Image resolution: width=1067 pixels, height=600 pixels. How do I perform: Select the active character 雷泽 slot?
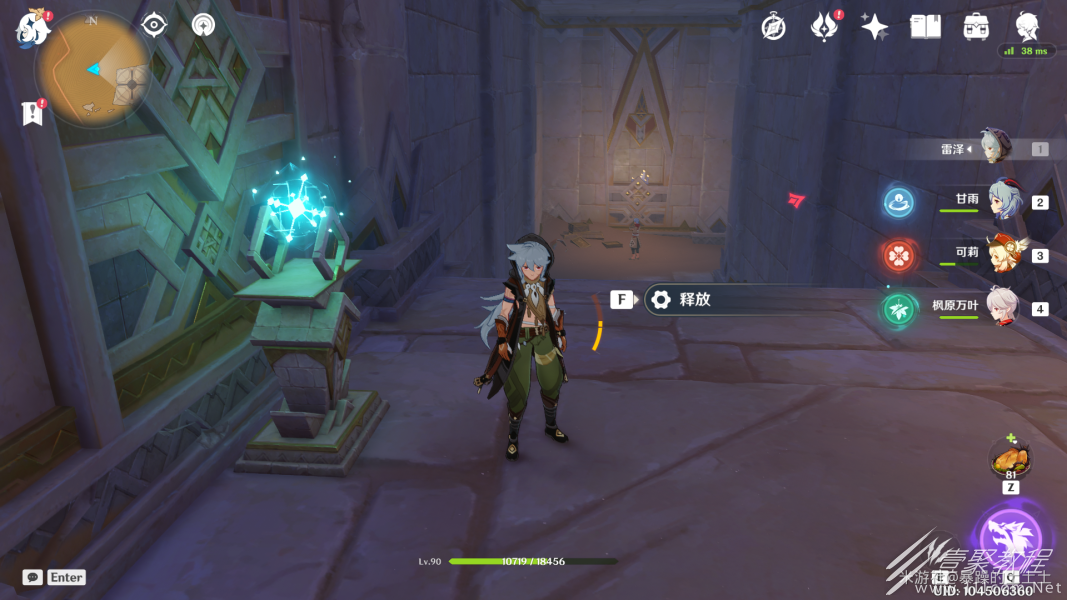coord(995,148)
